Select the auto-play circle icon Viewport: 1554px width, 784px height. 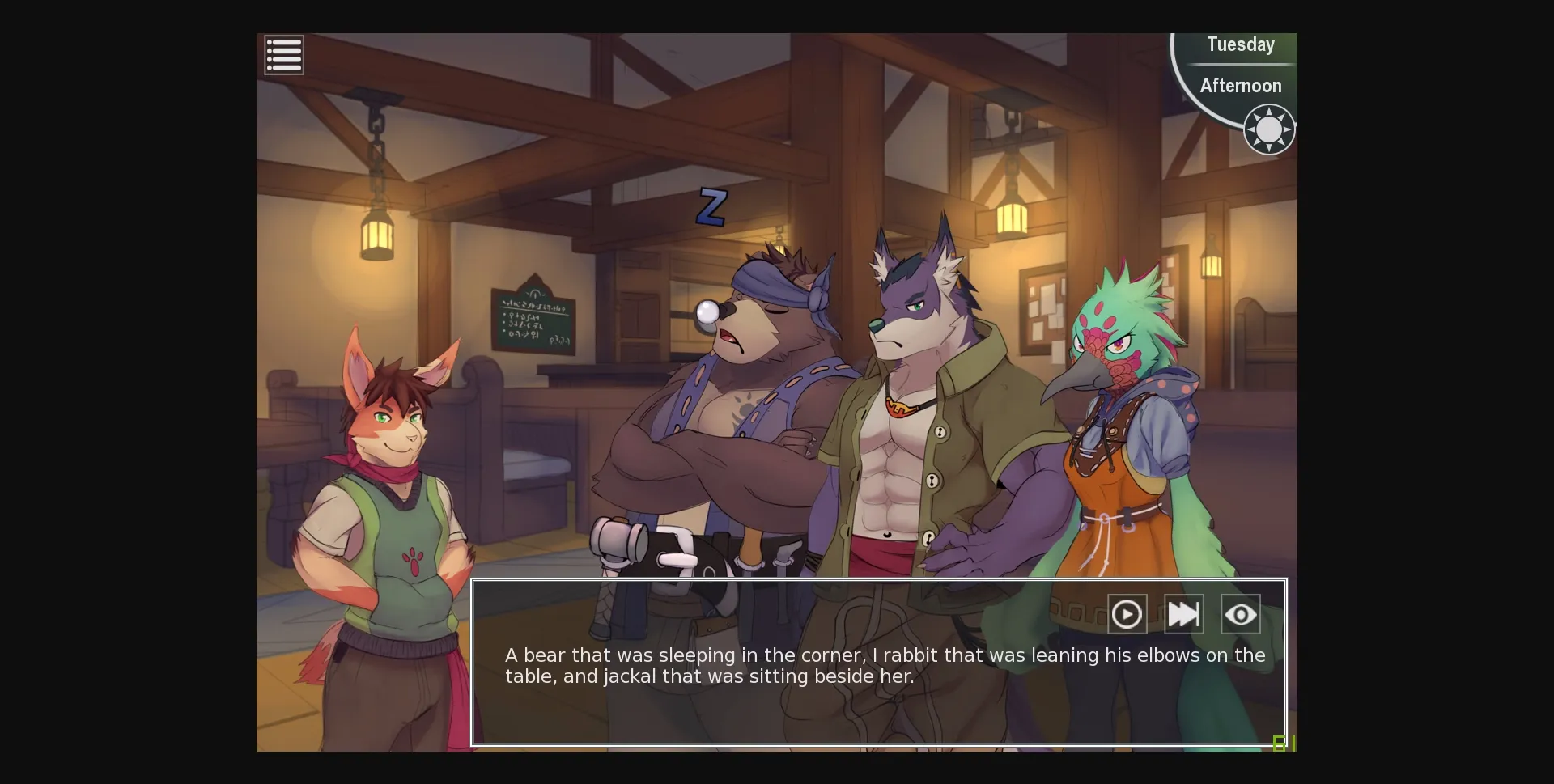[x=1127, y=614]
